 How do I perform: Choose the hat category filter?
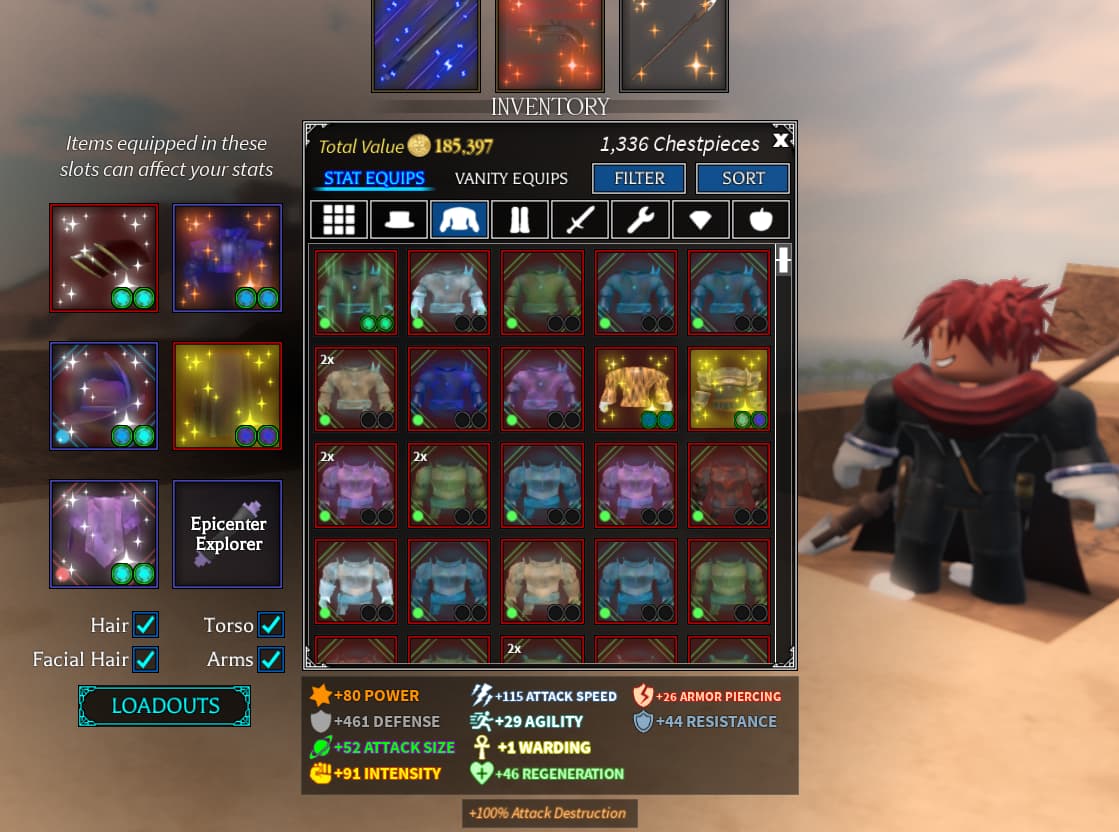399,220
